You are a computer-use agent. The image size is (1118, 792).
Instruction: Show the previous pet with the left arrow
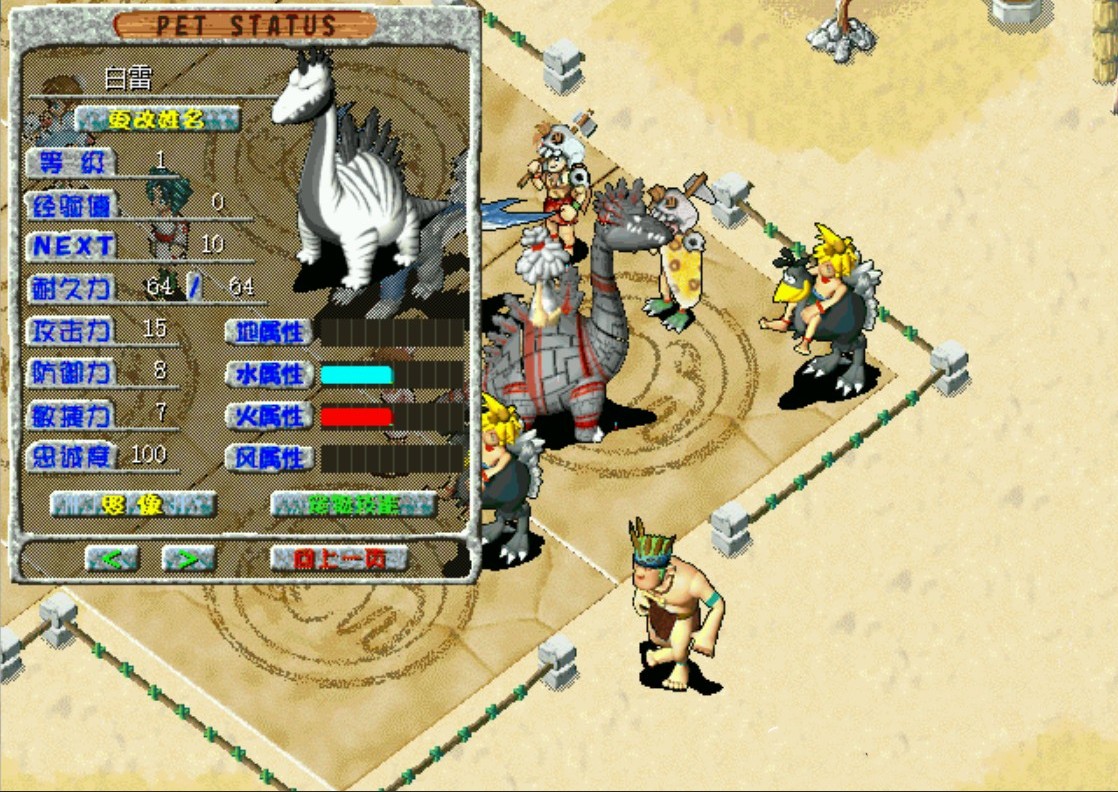pyautogui.click(x=111, y=559)
